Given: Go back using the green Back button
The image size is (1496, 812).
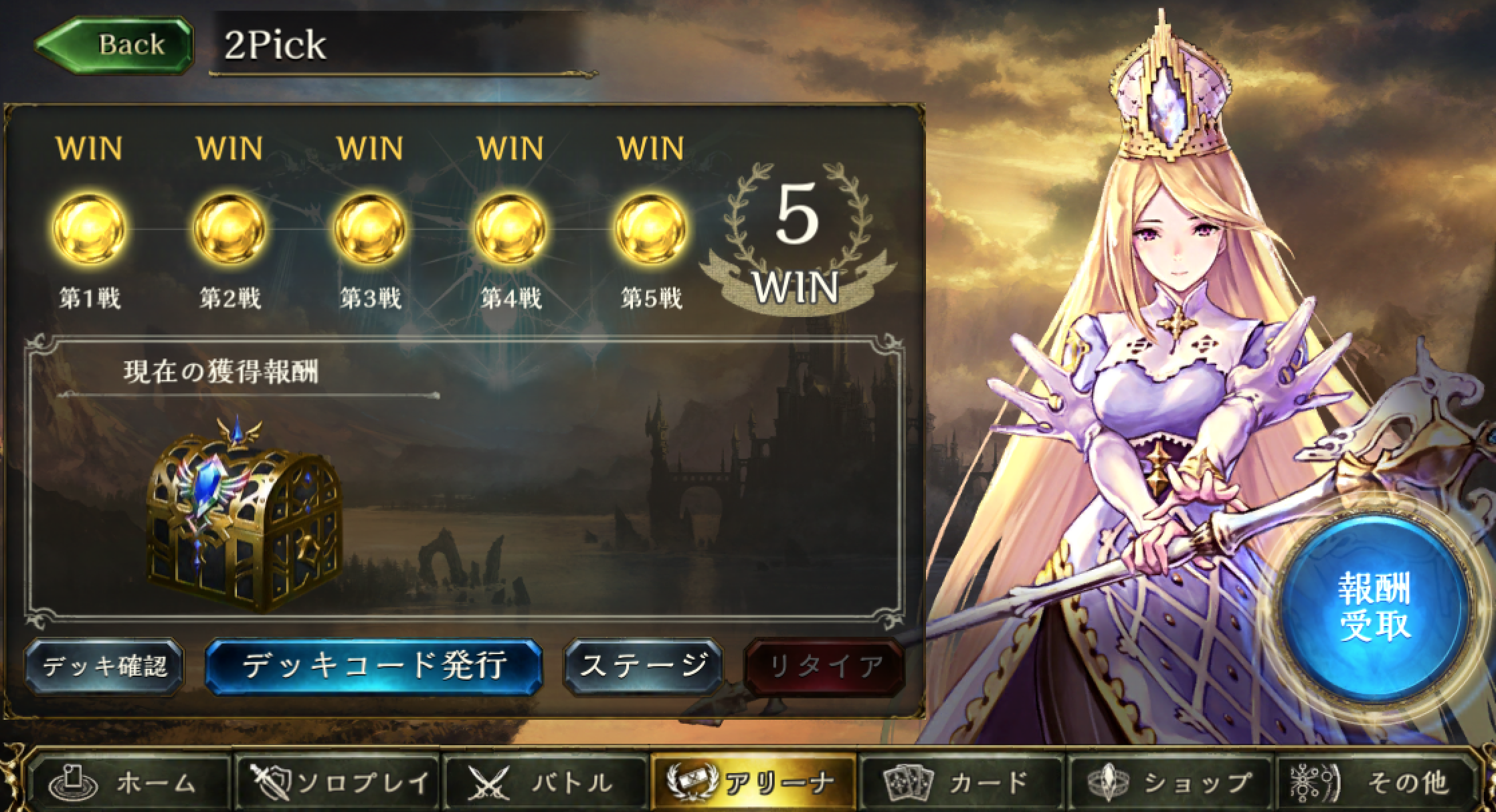Looking at the screenshot, I should pos(115,45).
